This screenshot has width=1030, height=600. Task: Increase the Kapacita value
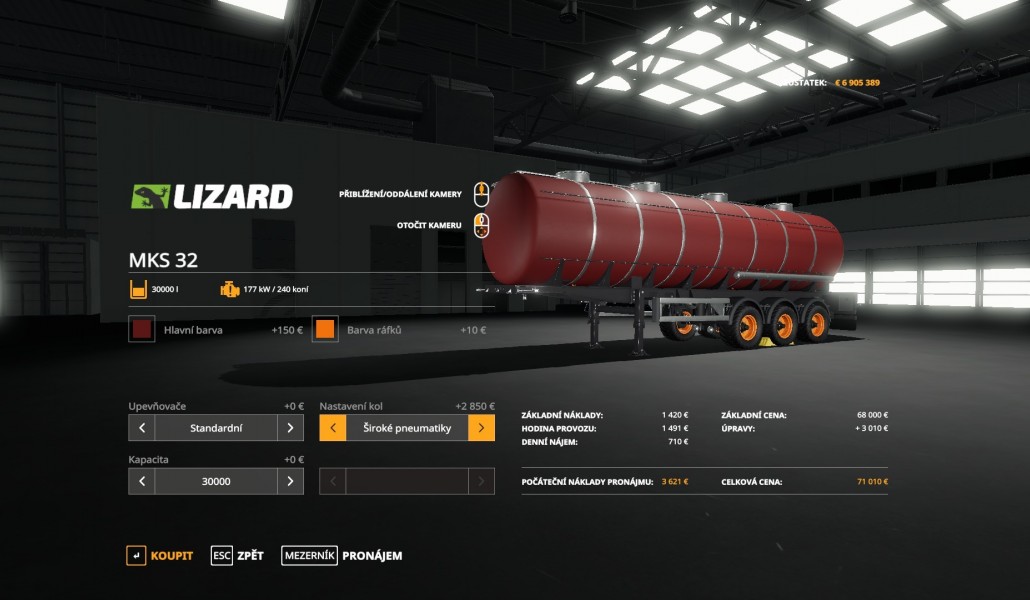pos(290,481)
